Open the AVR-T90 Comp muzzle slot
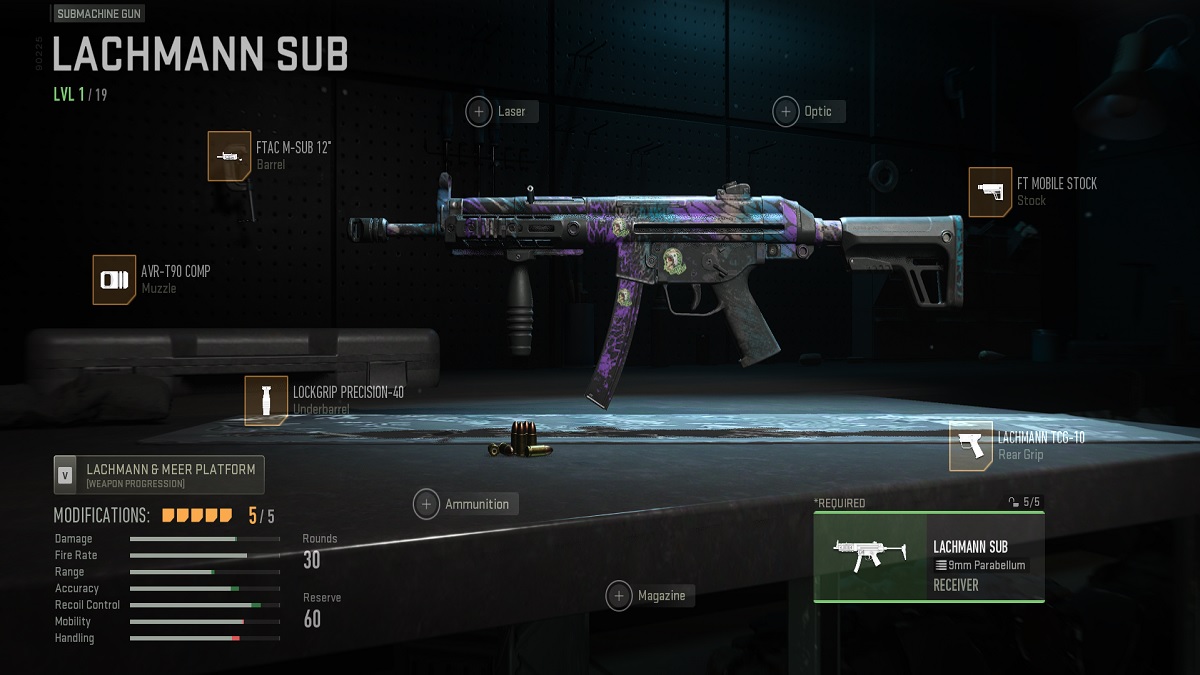The width and height of the screenshot is (1200, 675). pyautogui.click(x=114, y=279)
